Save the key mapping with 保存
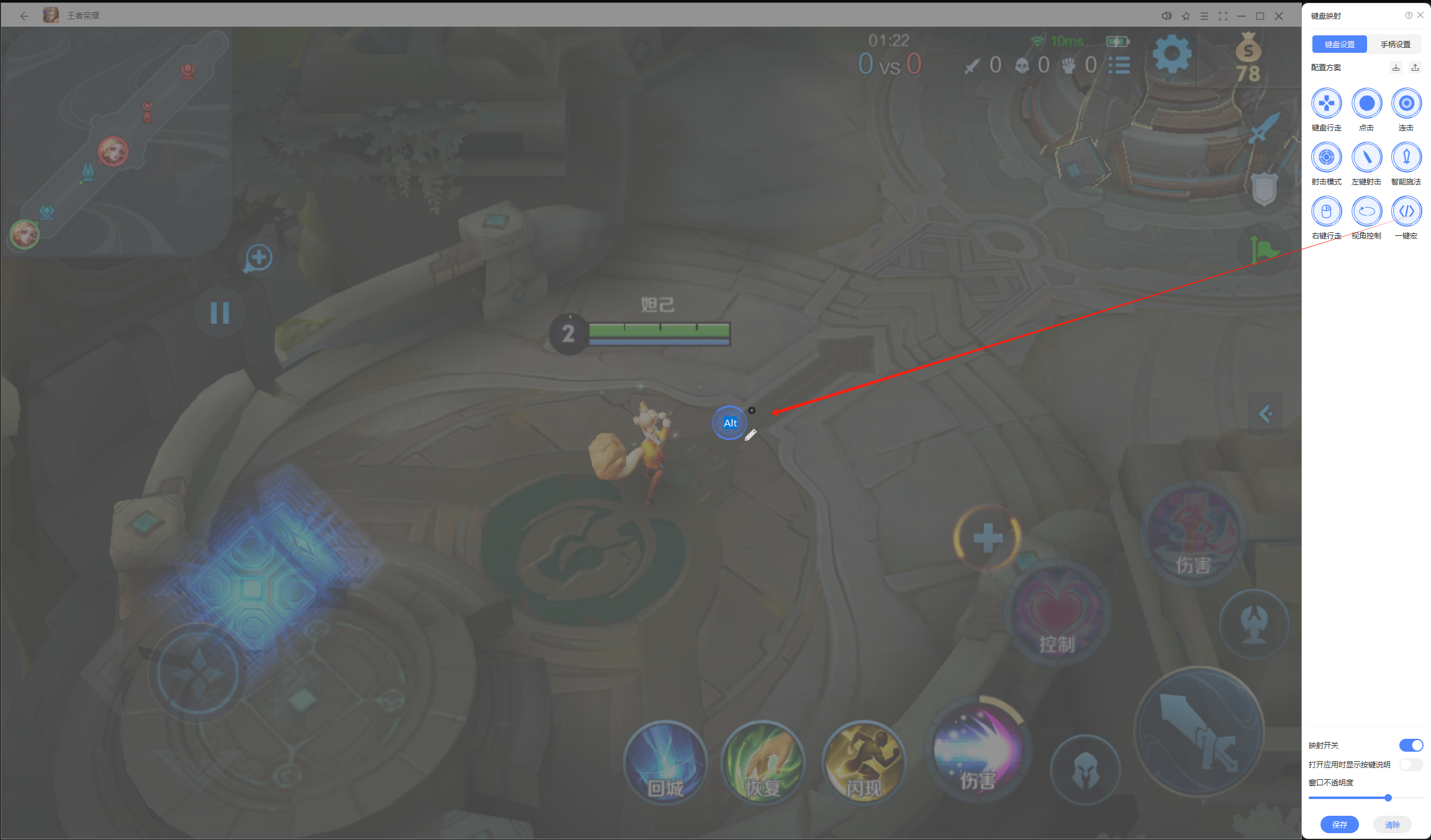 pyautogui.click(x=1339, y=824)
